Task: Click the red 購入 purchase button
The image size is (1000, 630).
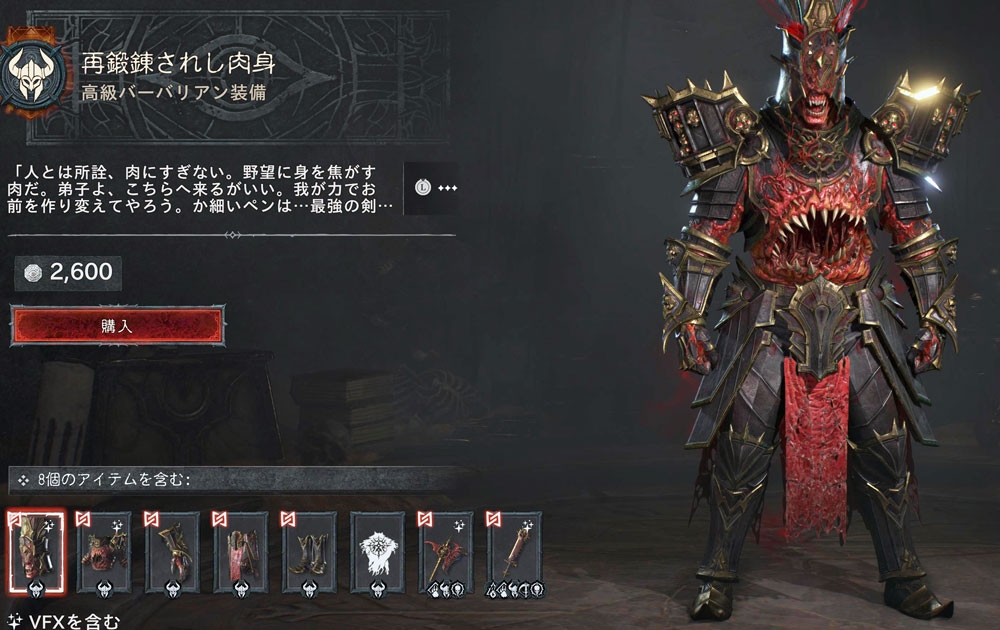Action: click(x=118, y=326)
